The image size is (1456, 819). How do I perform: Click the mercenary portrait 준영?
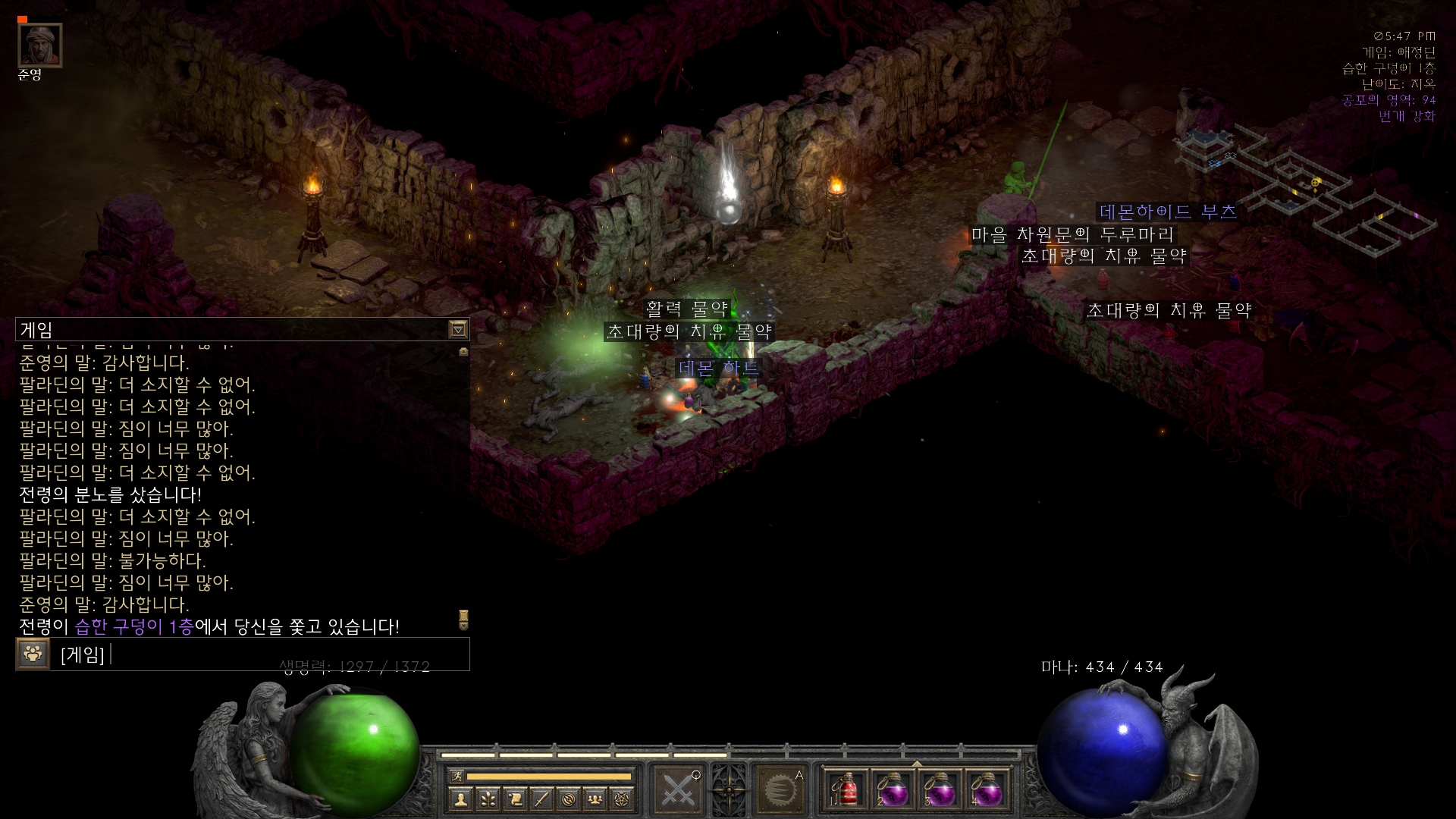[39, 45]
